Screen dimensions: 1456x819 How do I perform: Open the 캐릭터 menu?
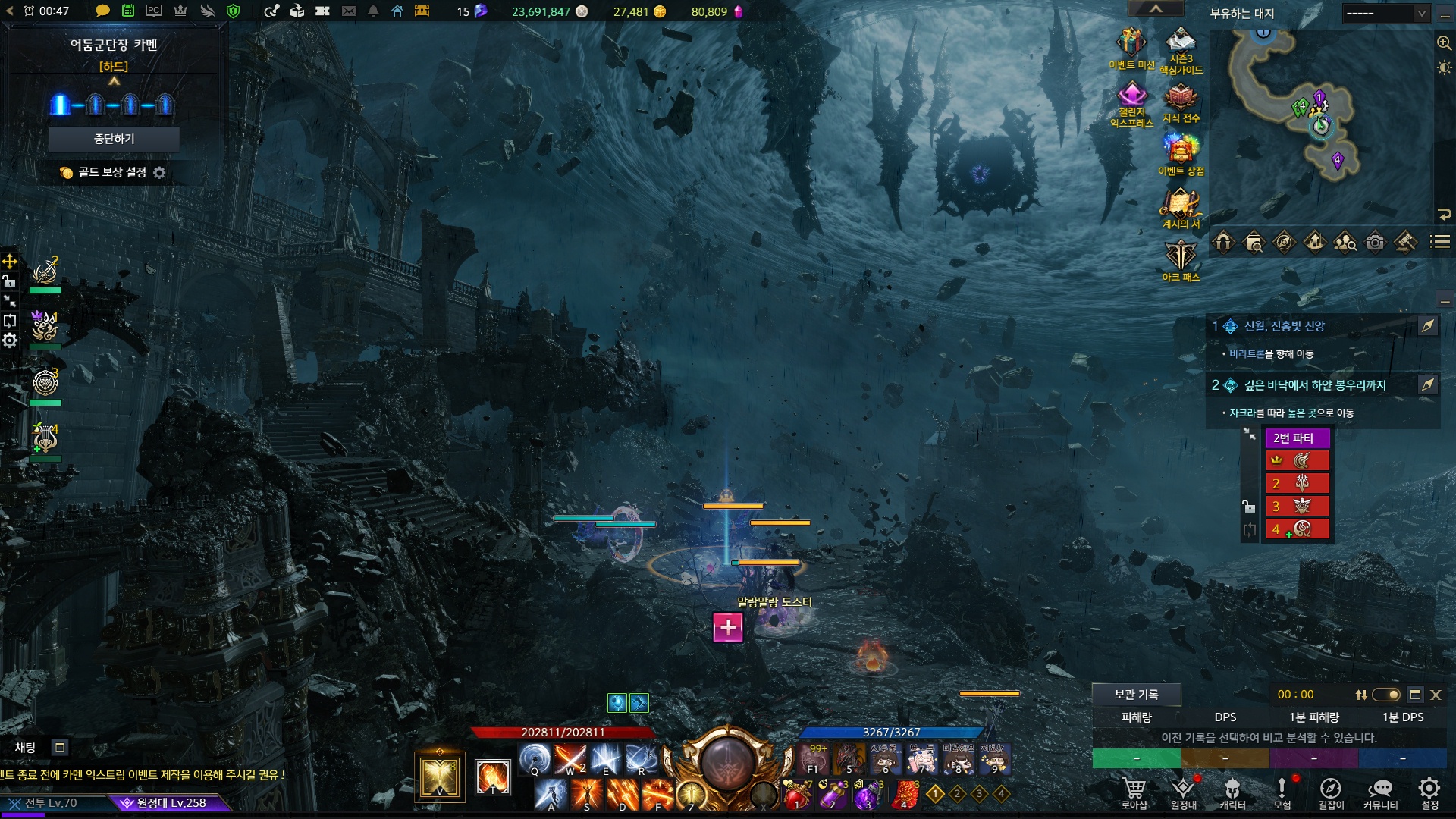(x=1232, y=792)
